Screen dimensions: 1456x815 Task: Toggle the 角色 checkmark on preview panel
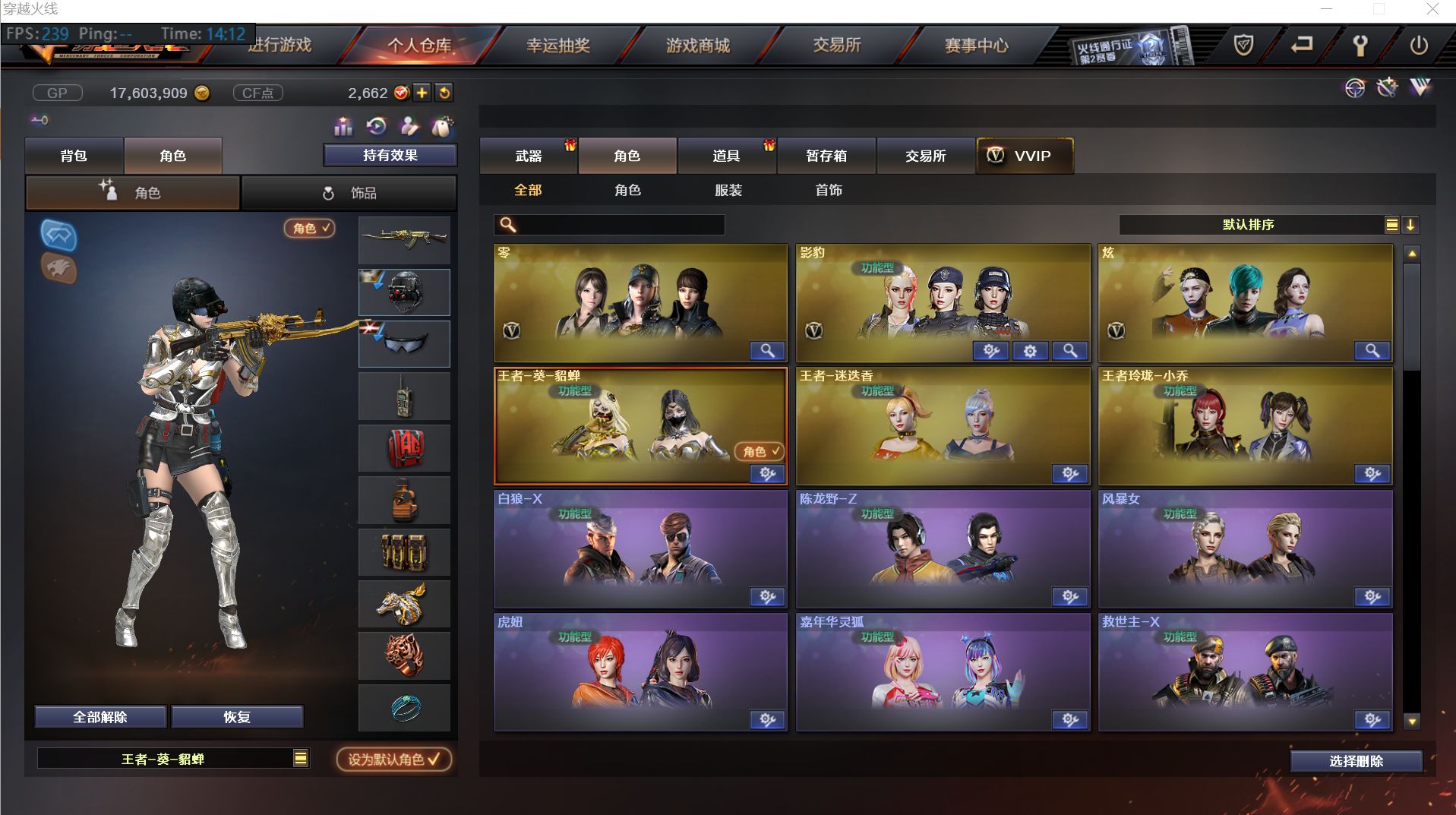(308, 229)
